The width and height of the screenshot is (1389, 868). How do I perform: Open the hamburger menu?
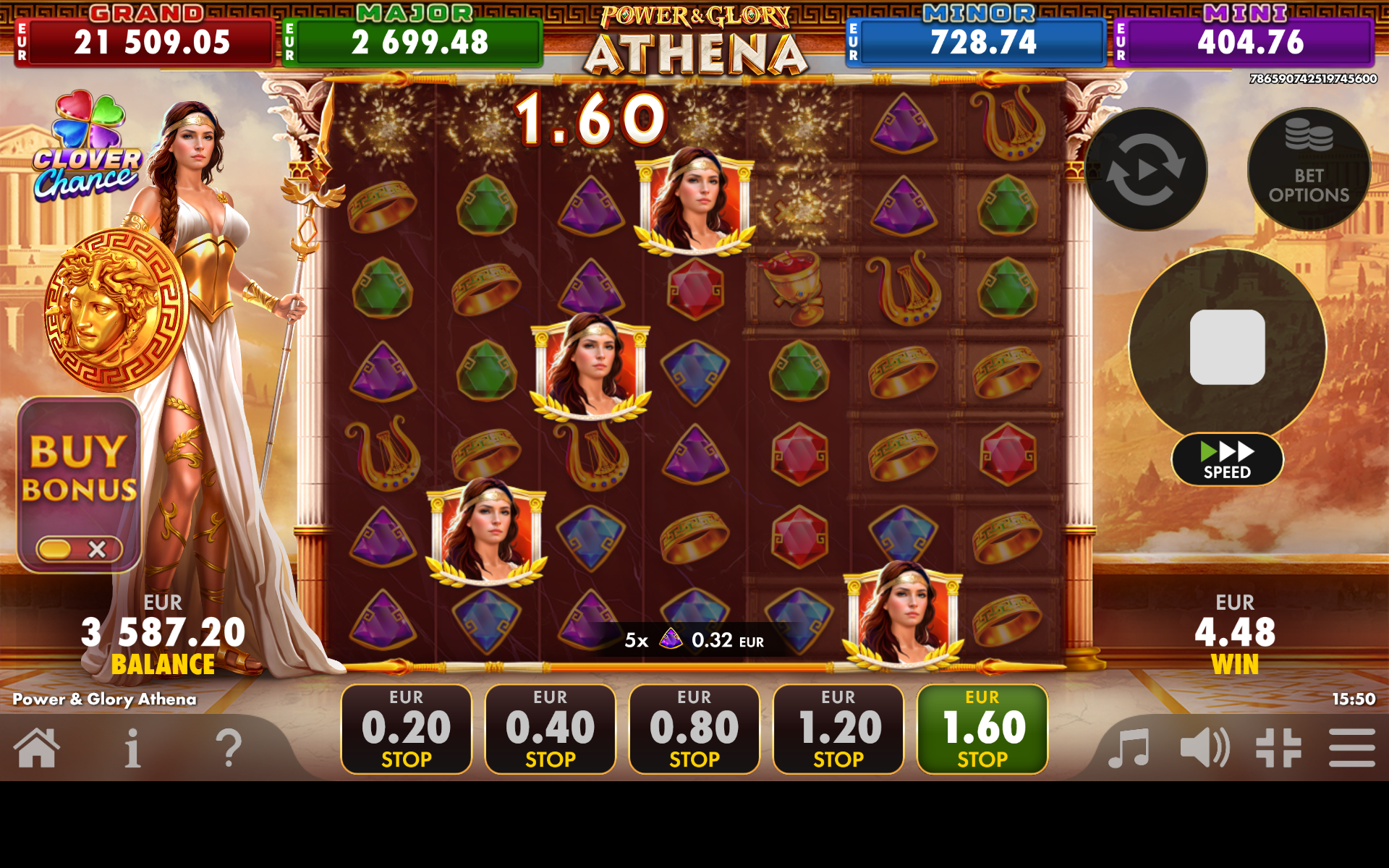click(x=1351, y=747)
